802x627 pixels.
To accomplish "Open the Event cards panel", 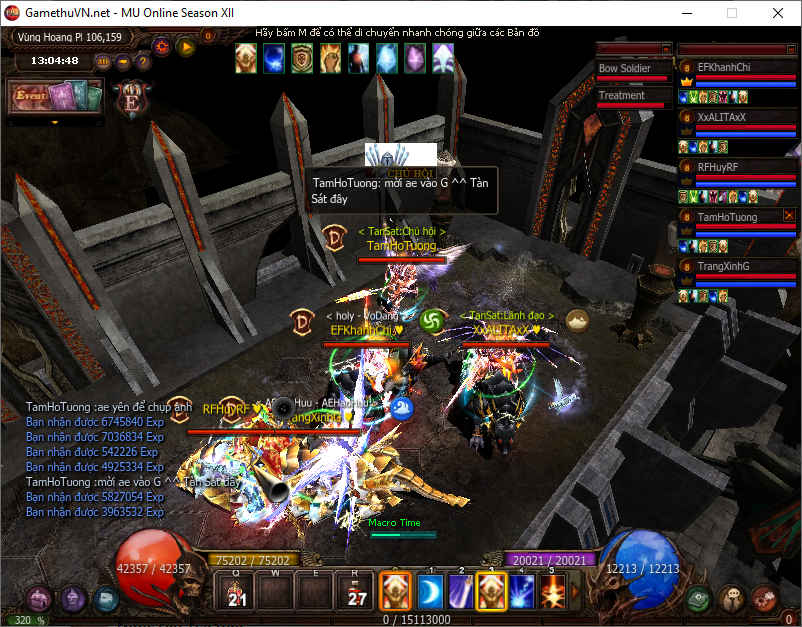I will pos(56,96).
